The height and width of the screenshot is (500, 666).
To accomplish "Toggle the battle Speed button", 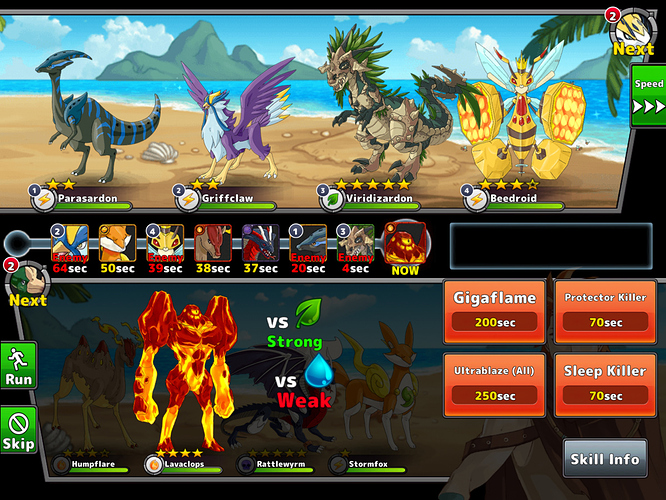I will click(648, 96).
